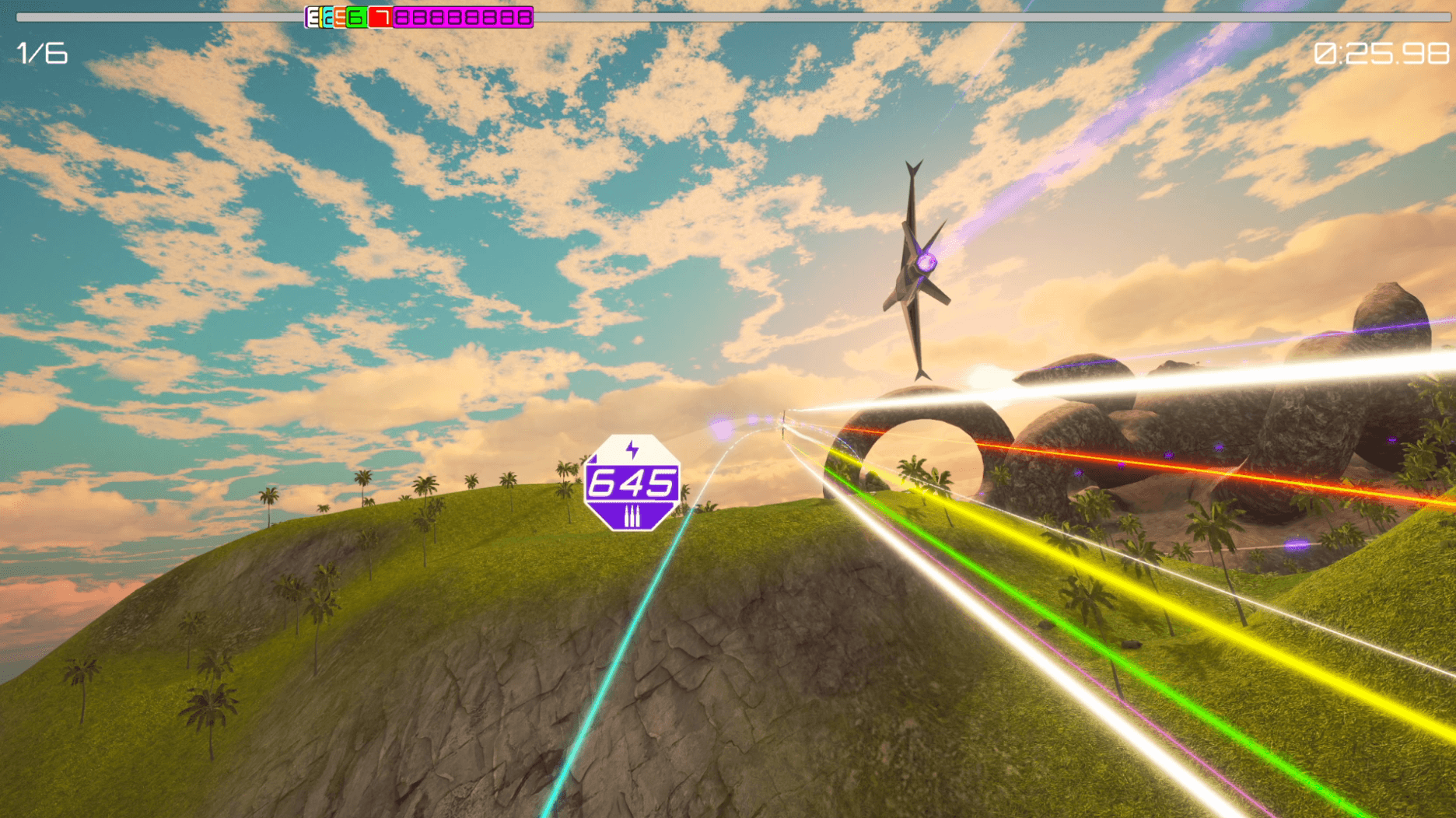Screen dimensions: 1456x818
Task: Click the three bullets ammo icon
Action: pyautogui.click(x=632, y=517)
